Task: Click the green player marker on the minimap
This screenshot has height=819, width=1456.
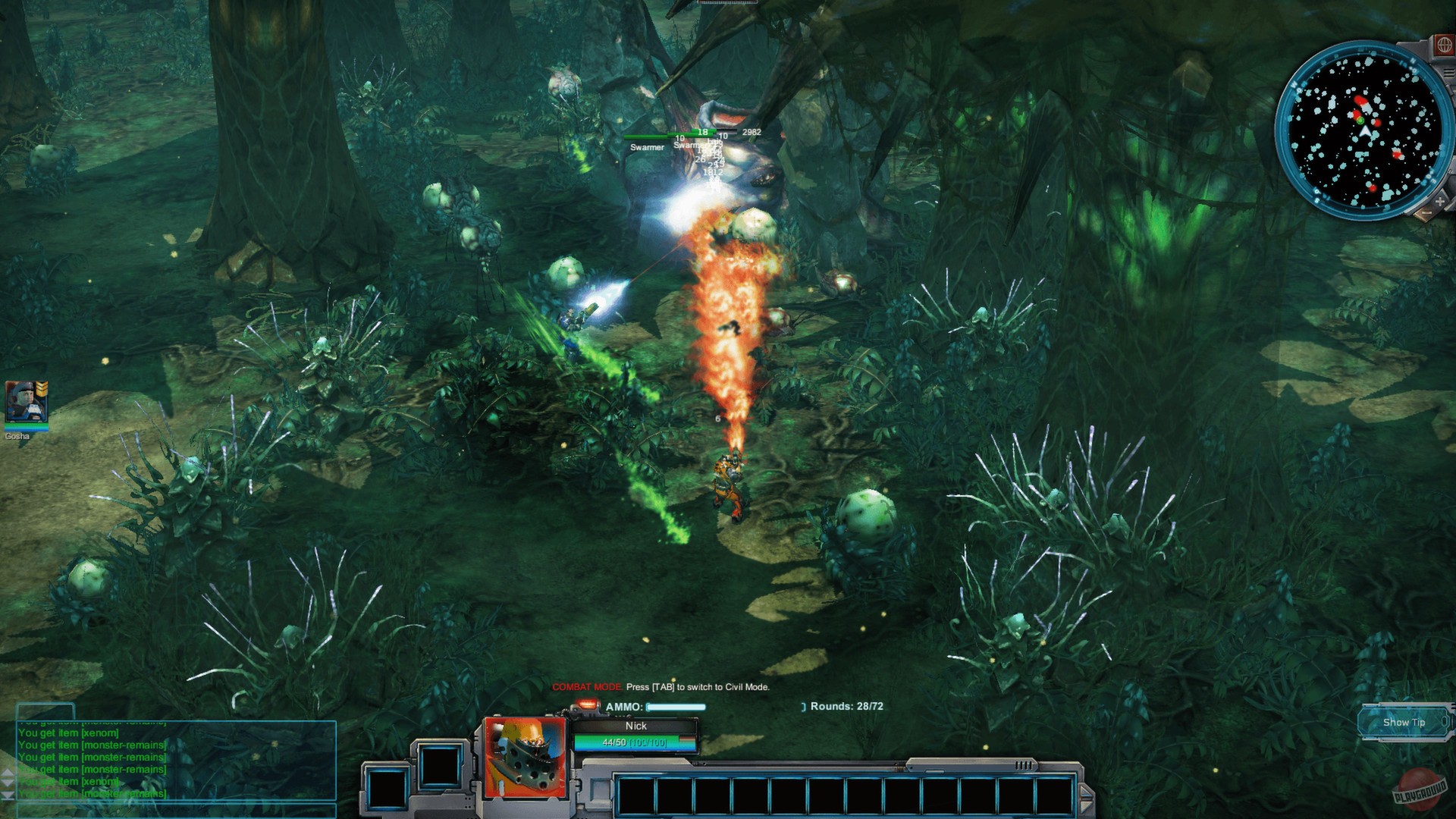Action: tap(1360, 121)
